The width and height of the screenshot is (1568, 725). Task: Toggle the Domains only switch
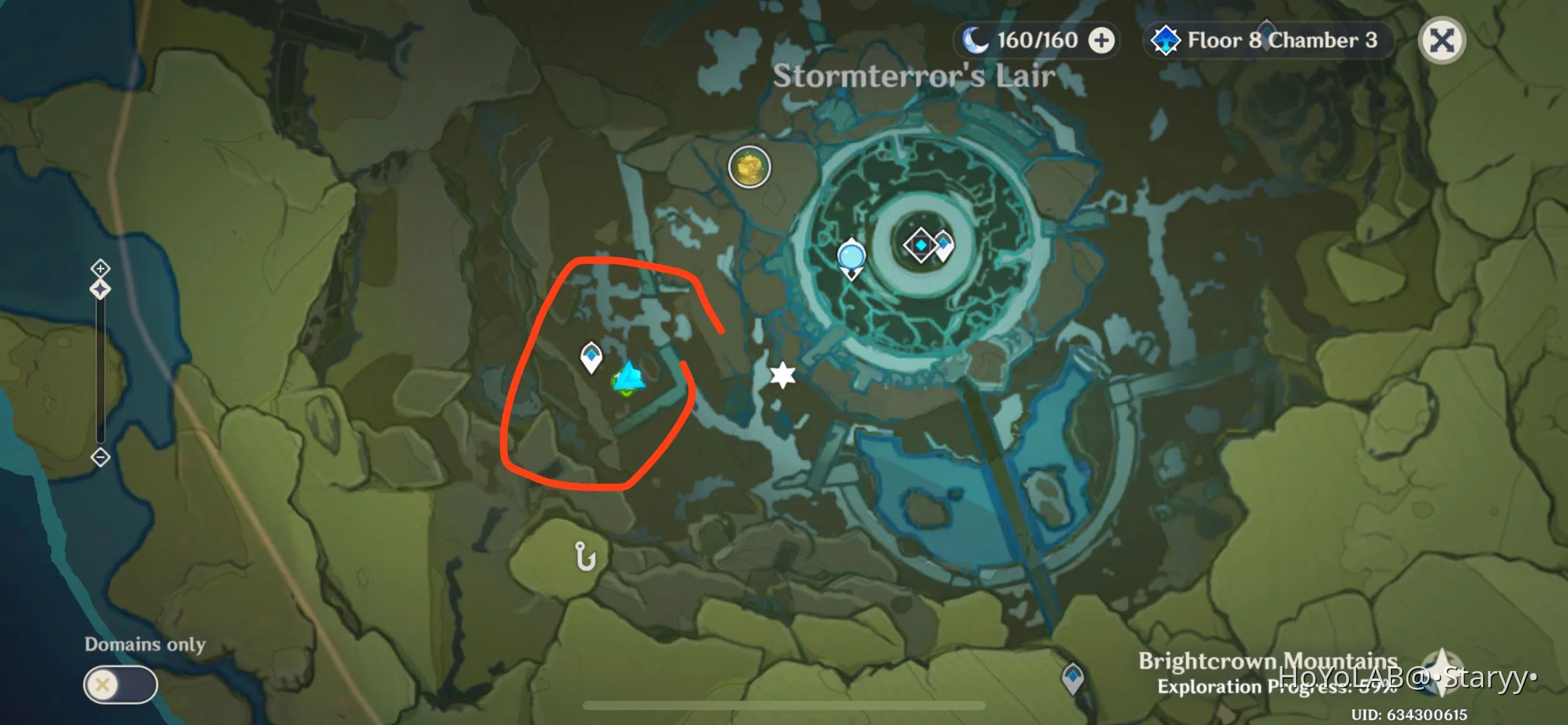click(x=120, y=684)
